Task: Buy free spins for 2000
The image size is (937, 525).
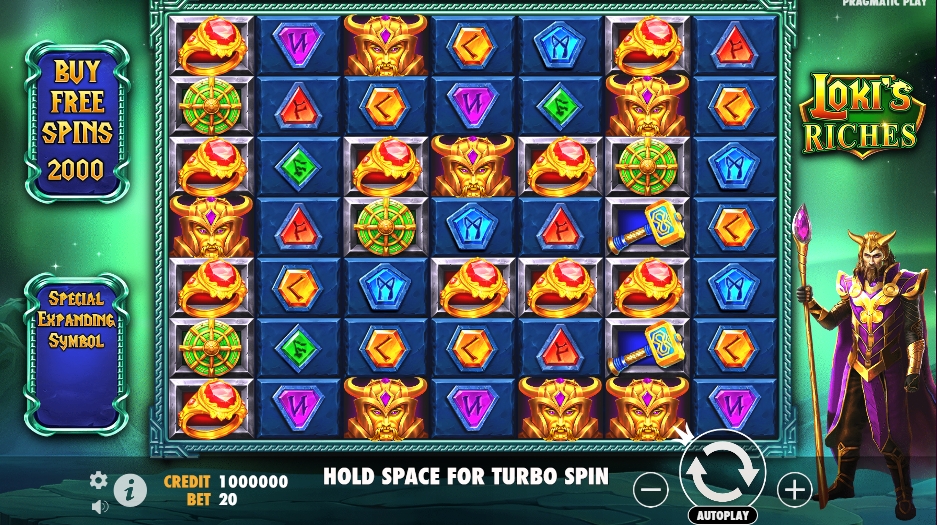Action: pyautogui.click(x=77, y=120)
